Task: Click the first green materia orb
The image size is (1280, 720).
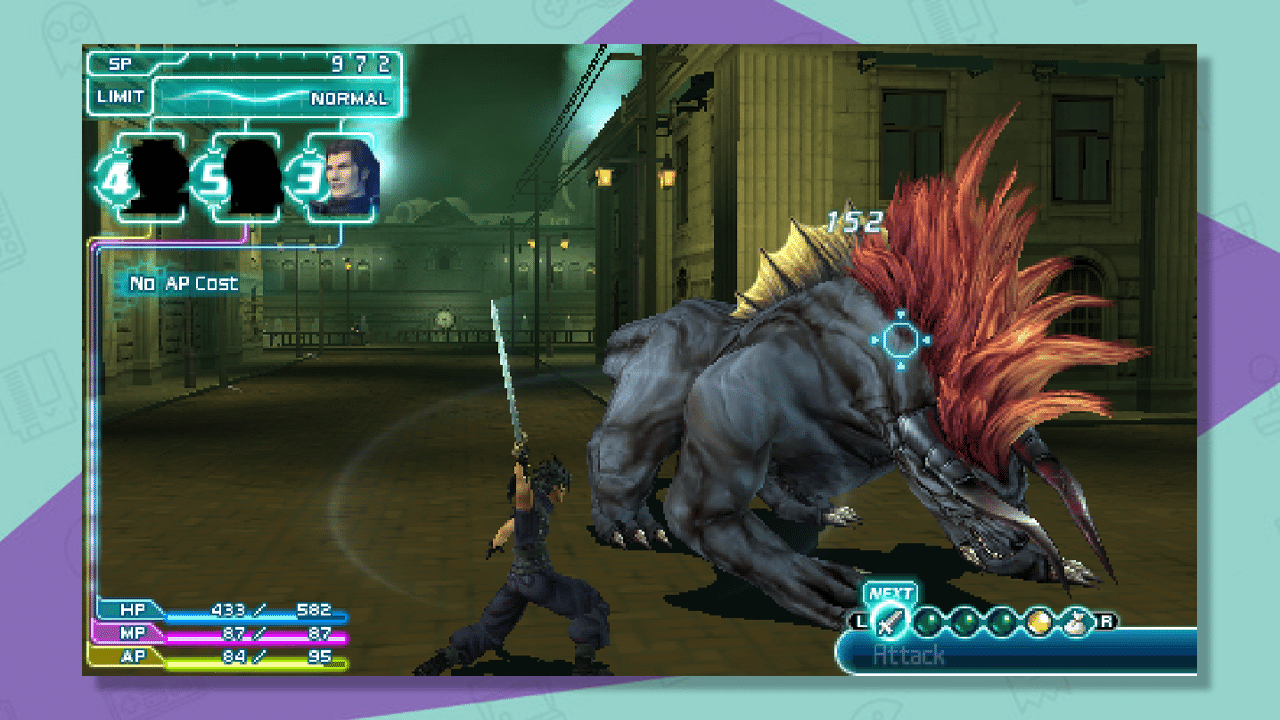Action: tap(930, 620)
